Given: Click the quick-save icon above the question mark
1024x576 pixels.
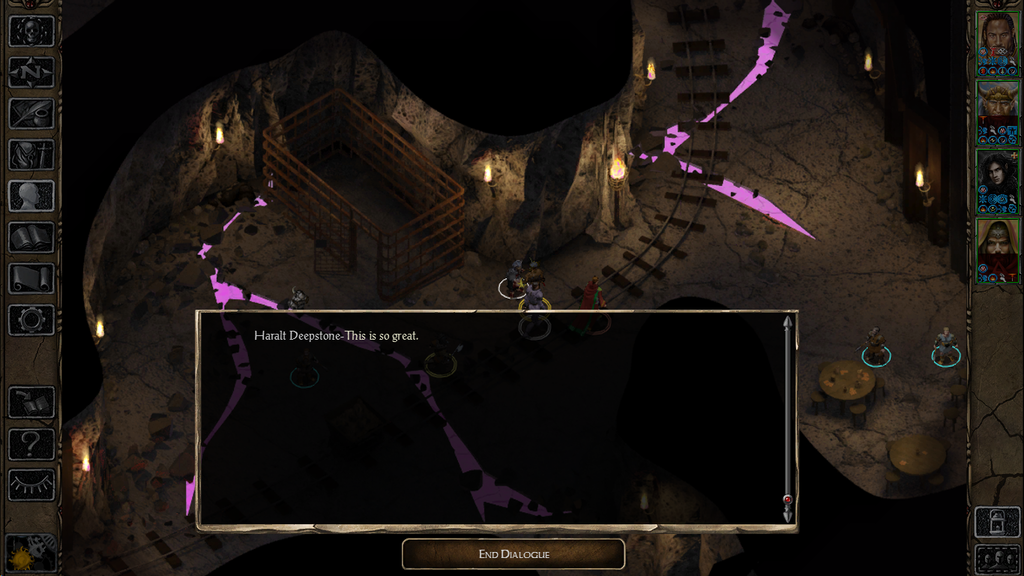Looking at the screenshot, I should [x=31, y=402].
